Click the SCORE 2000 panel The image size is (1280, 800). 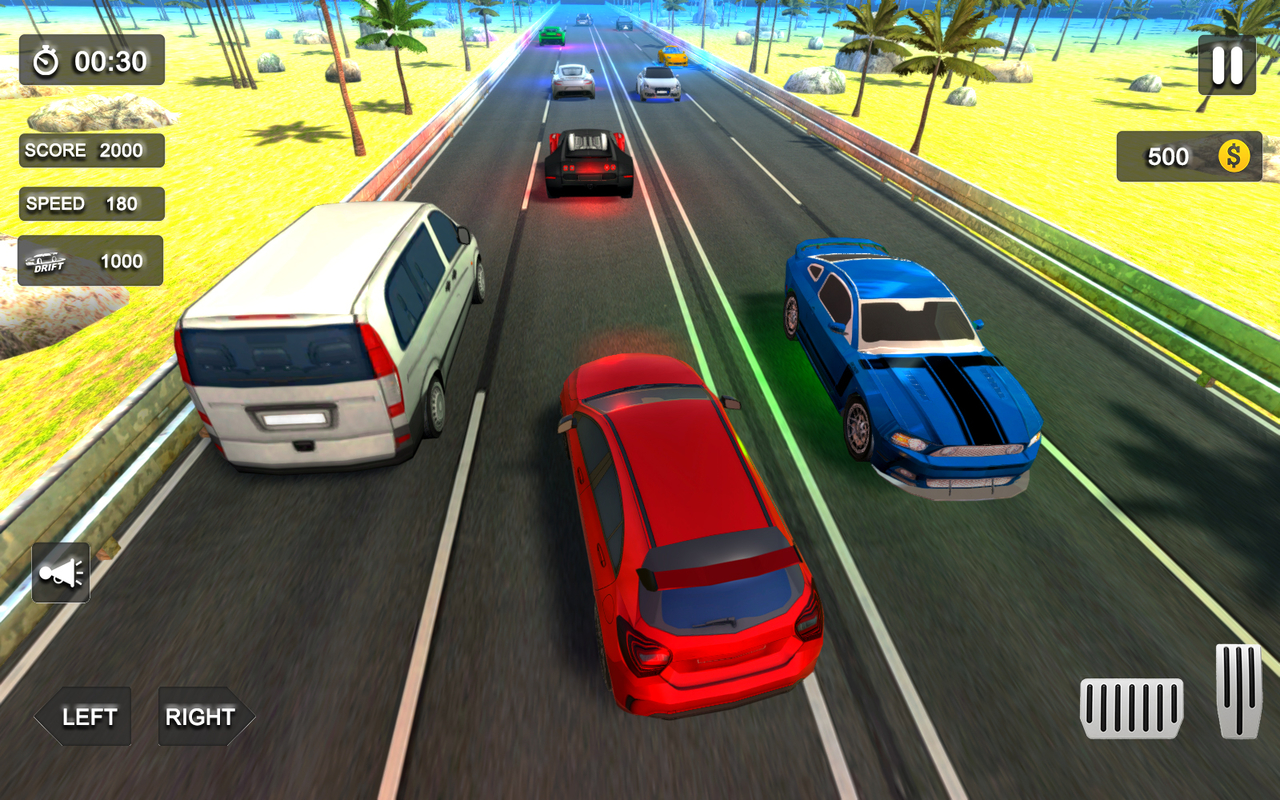click(91, 150)
